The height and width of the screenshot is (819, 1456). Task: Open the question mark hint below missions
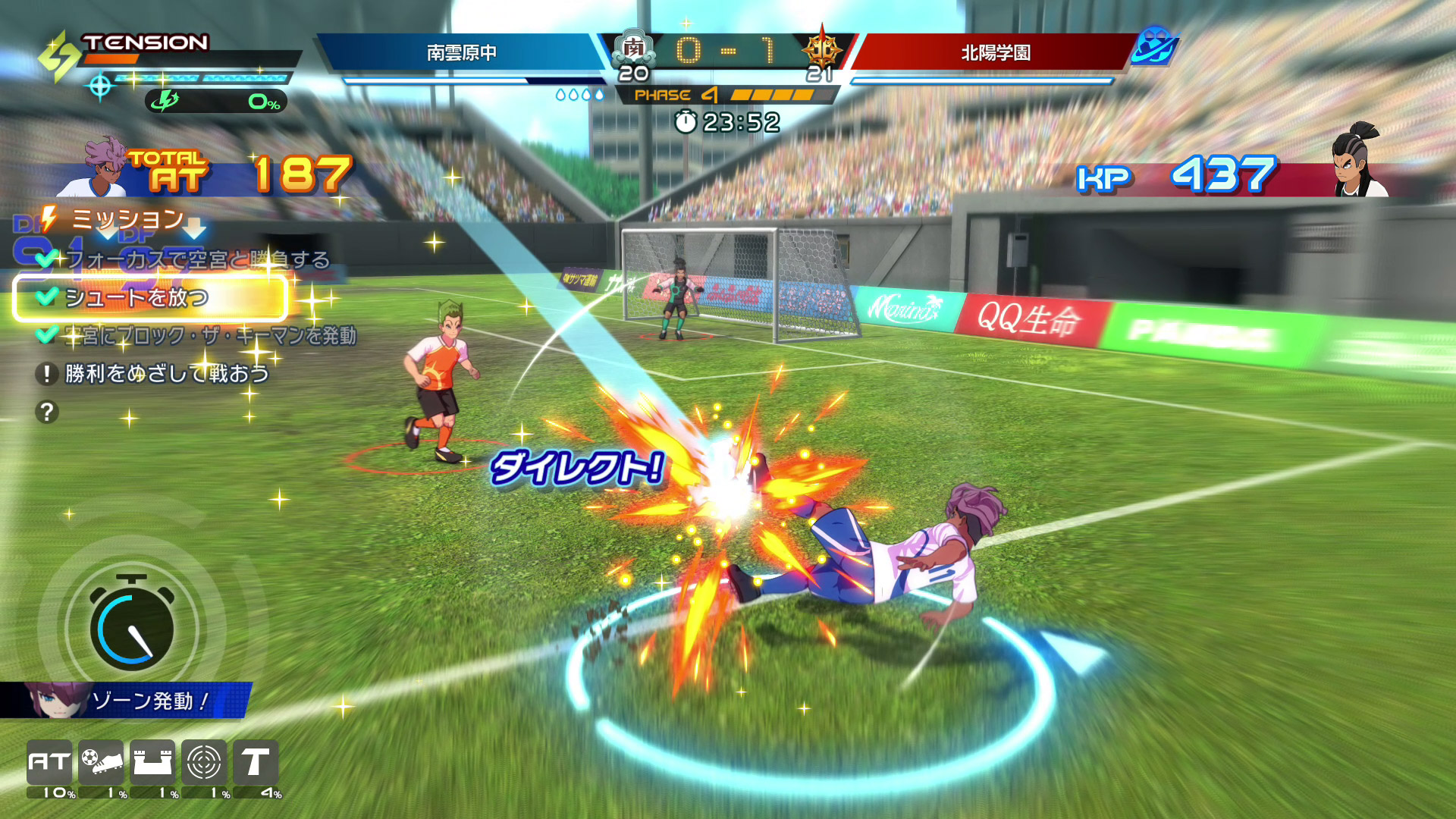(47, 412)
